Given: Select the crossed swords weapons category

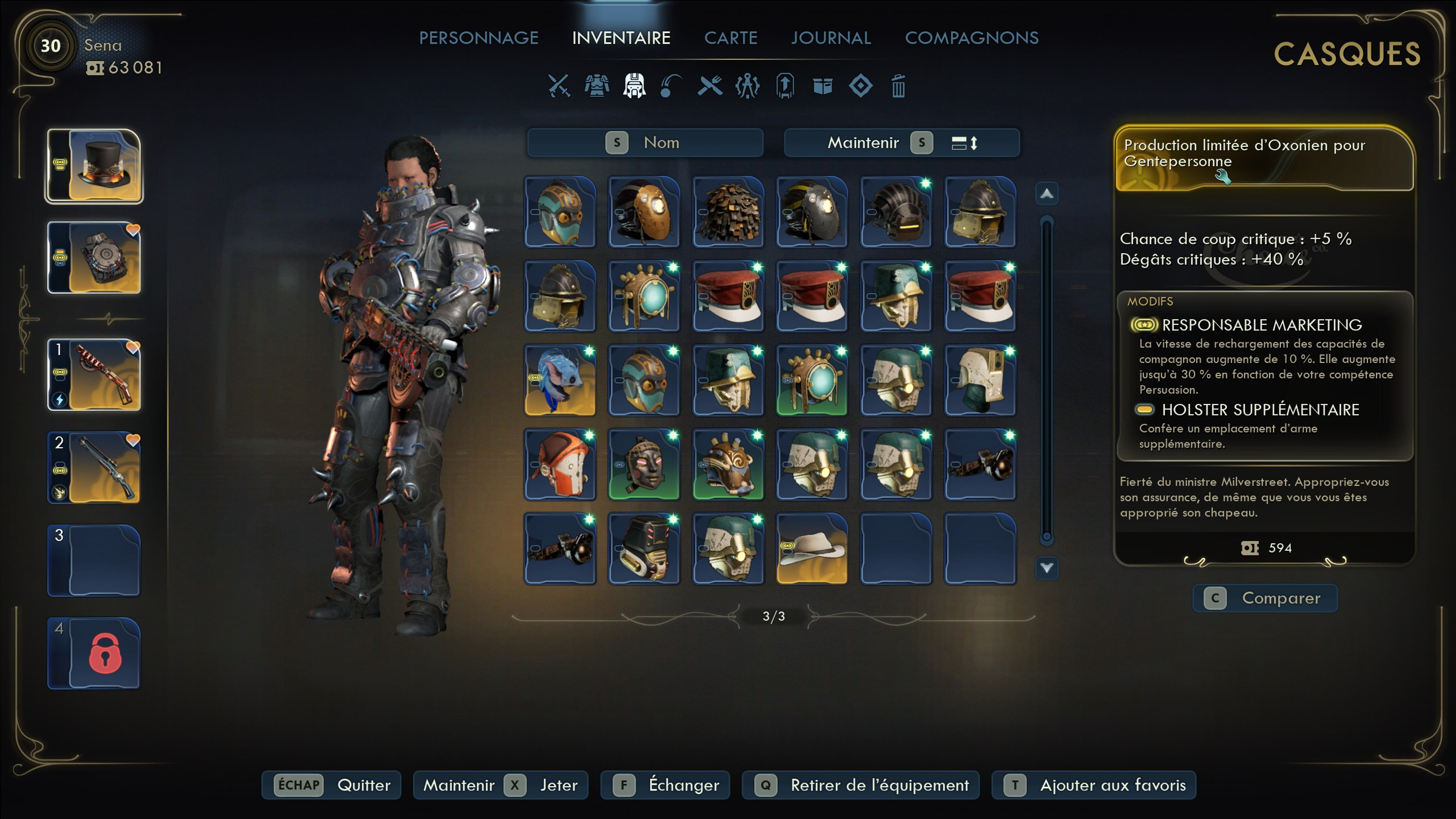Looking at the screenshot, I should pyautogui.click(x=559, y=86).
